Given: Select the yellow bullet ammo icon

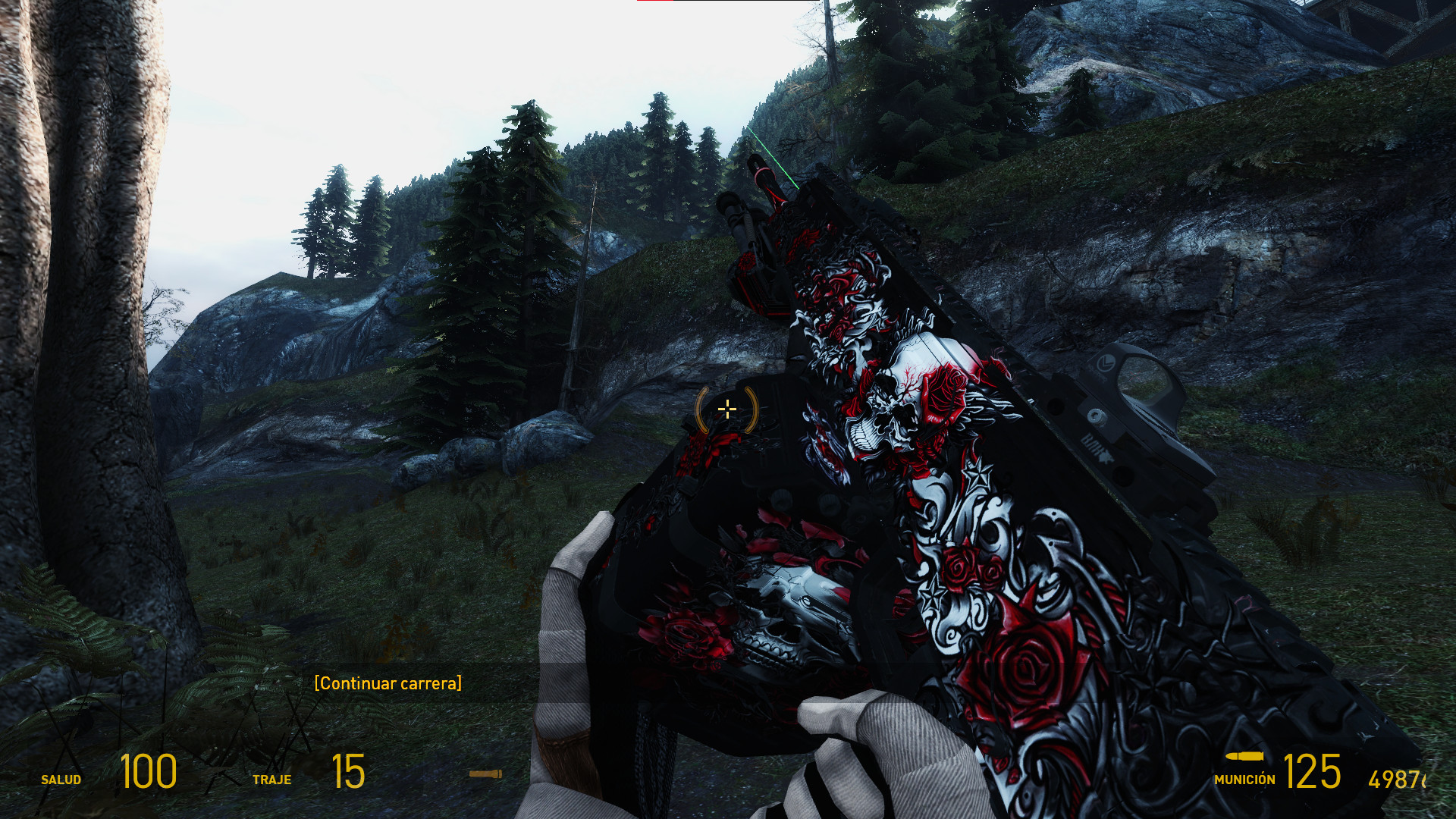Looking at the screenshot, I should point(1244,758).
